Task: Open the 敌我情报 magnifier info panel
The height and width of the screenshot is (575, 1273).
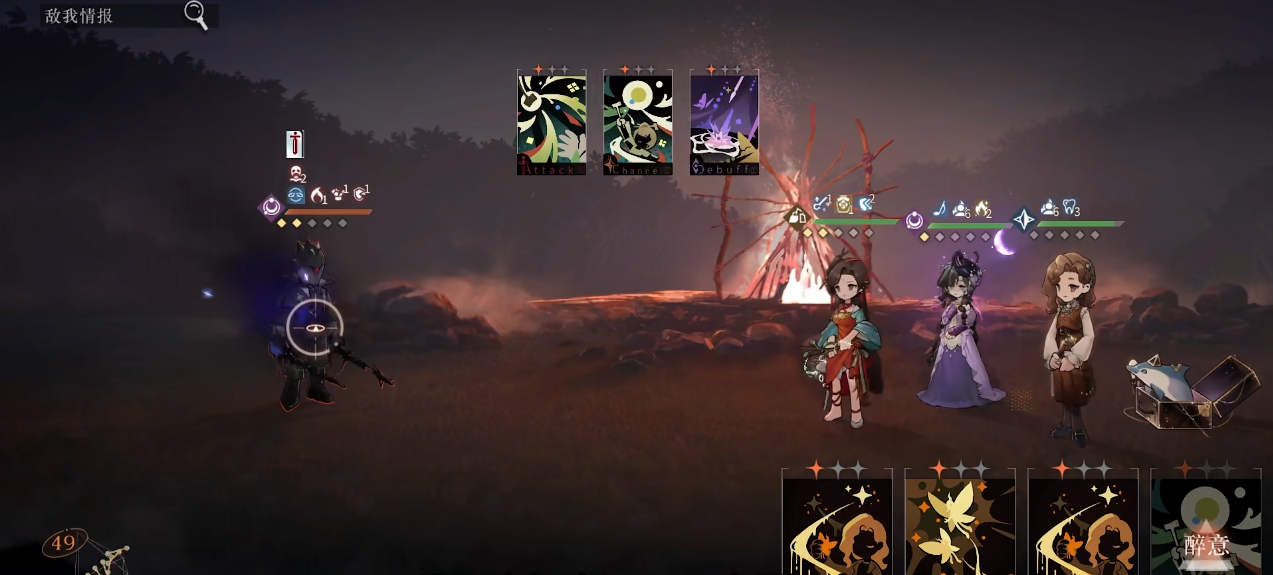Action: 196,15
